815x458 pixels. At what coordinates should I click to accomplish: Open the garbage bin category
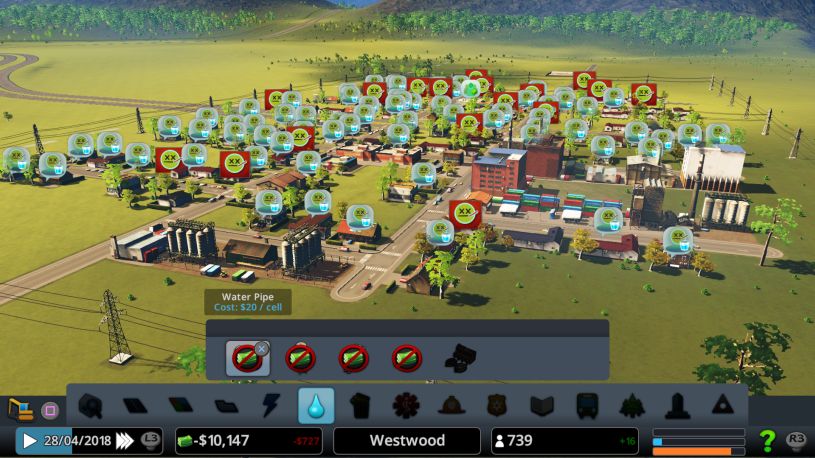(360, 406)
